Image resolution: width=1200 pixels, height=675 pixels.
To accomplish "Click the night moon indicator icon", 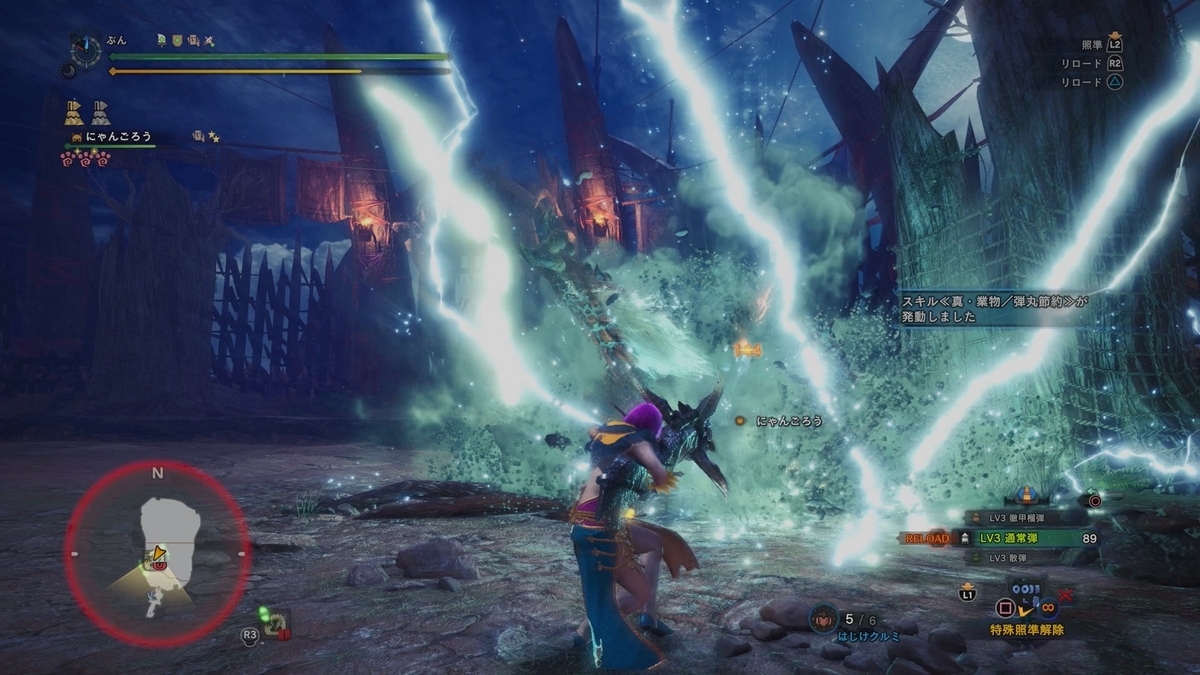I will [x=67, y=69].
